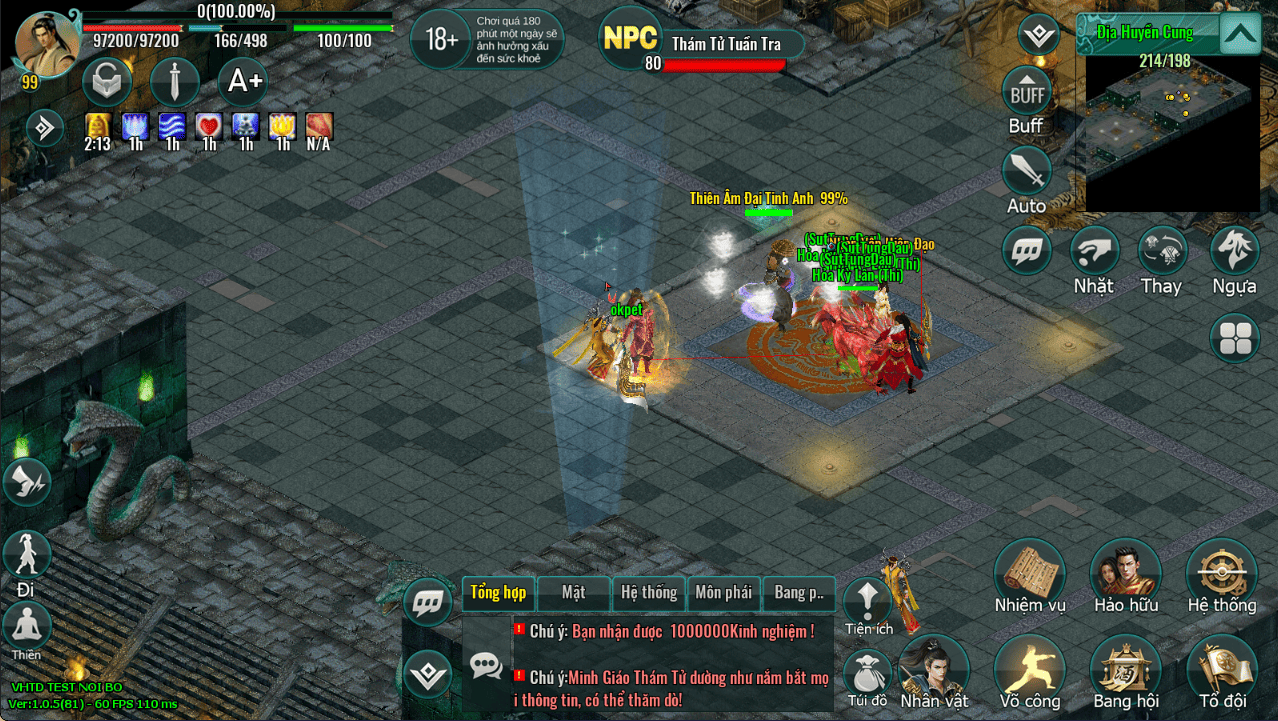Open the Võ công skills menu
The image size is (1278, 721).
pos(1029,669)
